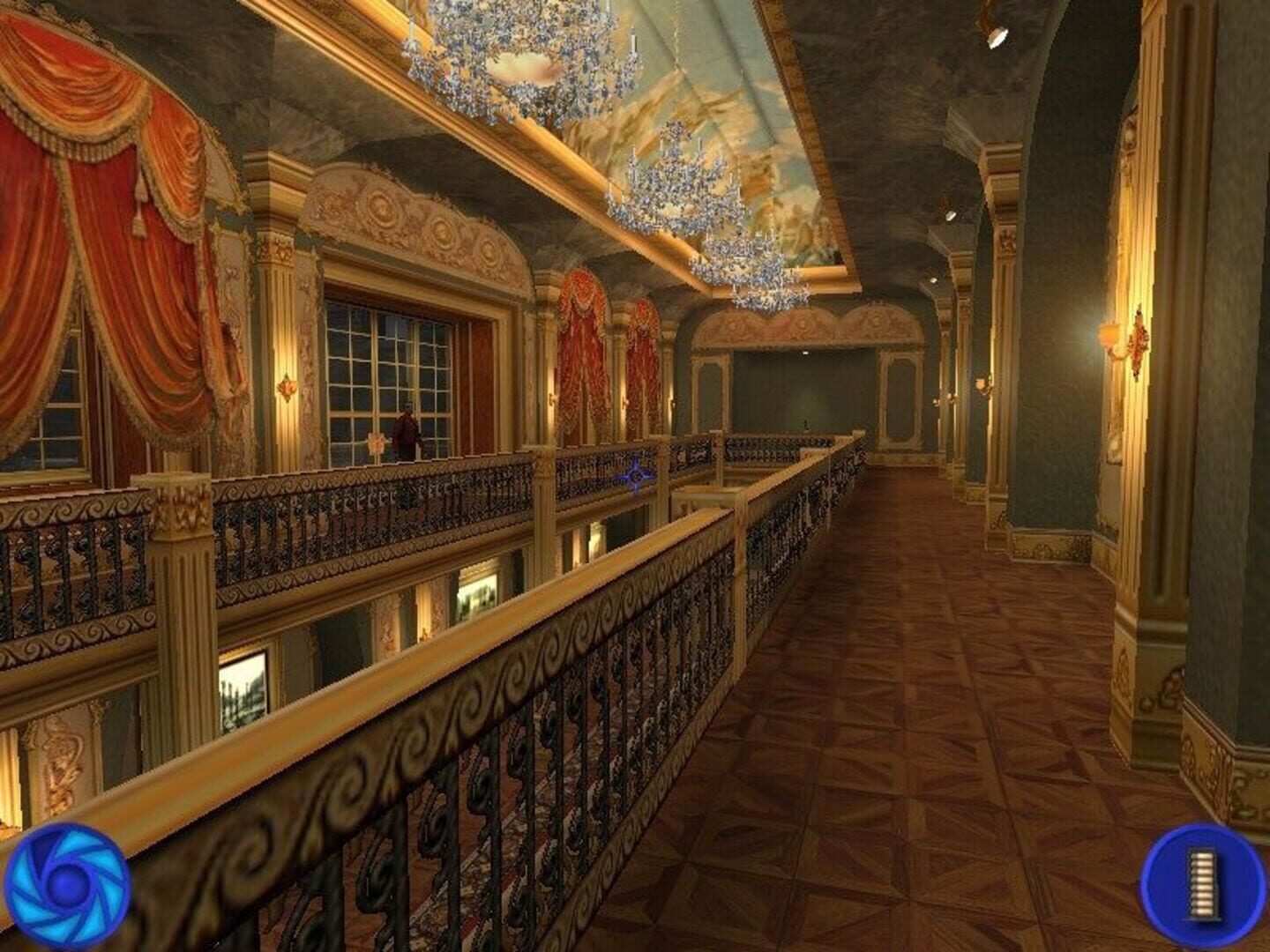Viewport: 1270px width, 952px height.
Task: Click the framed picture below the balcony
Action: (240, 683)
